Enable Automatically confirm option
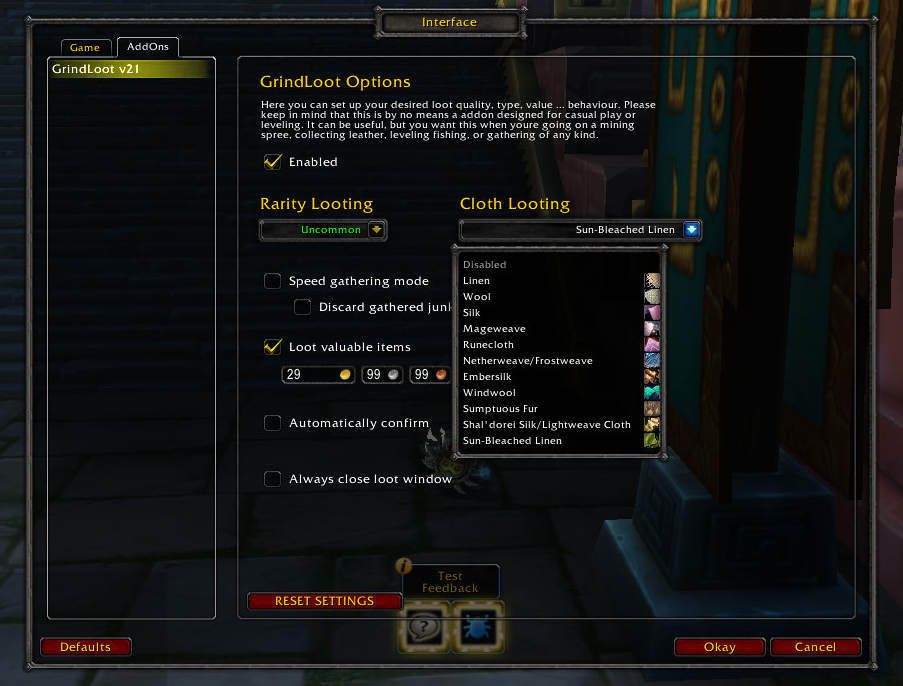This screenshot has height=686, width=903. coord(272,423)
